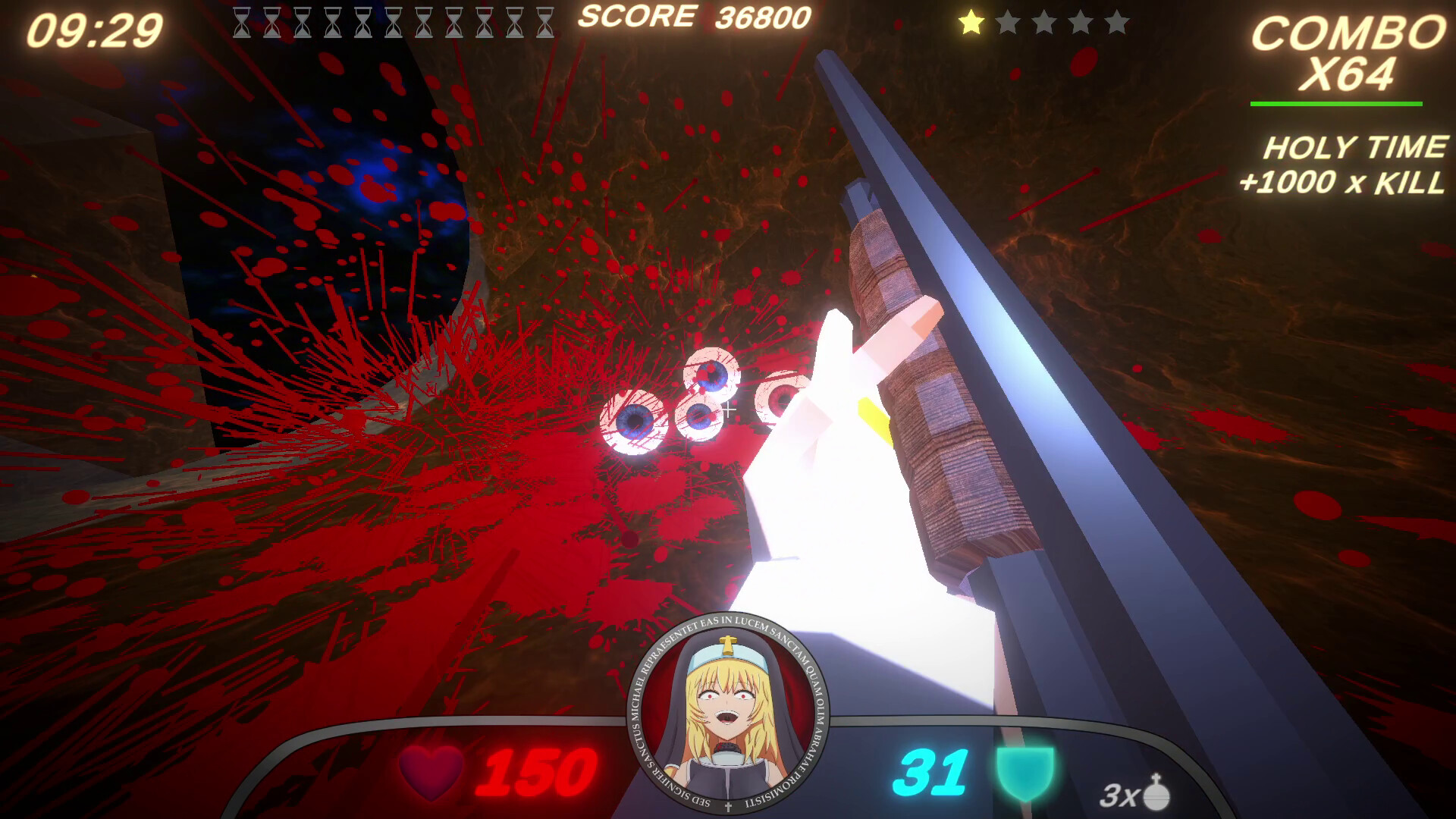The height and width of the screenshot is (819, 1456).
Task: Click the crosshair in the screen center
Action: point(728,408)
